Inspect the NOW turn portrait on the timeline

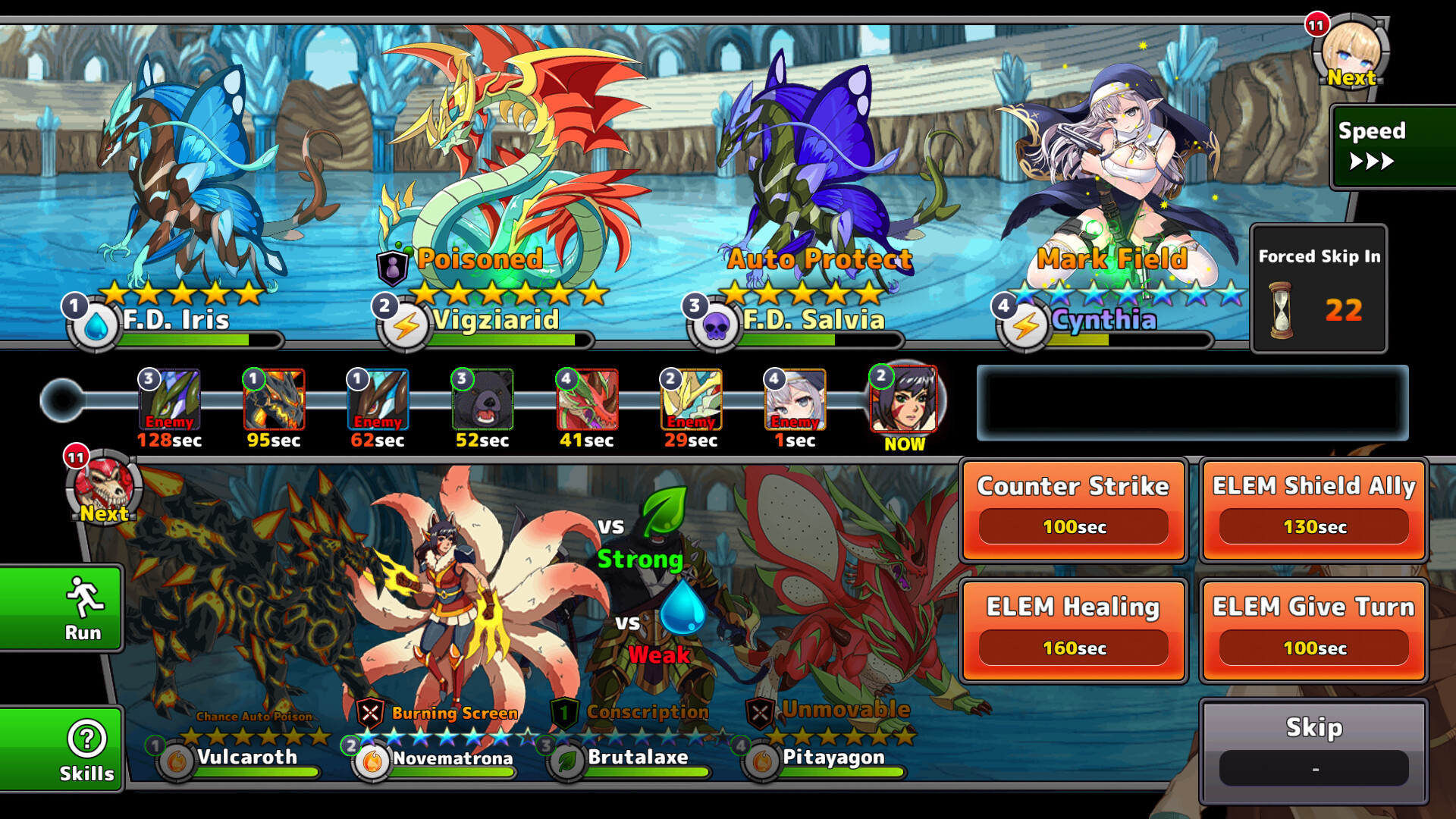click(903, 400)
